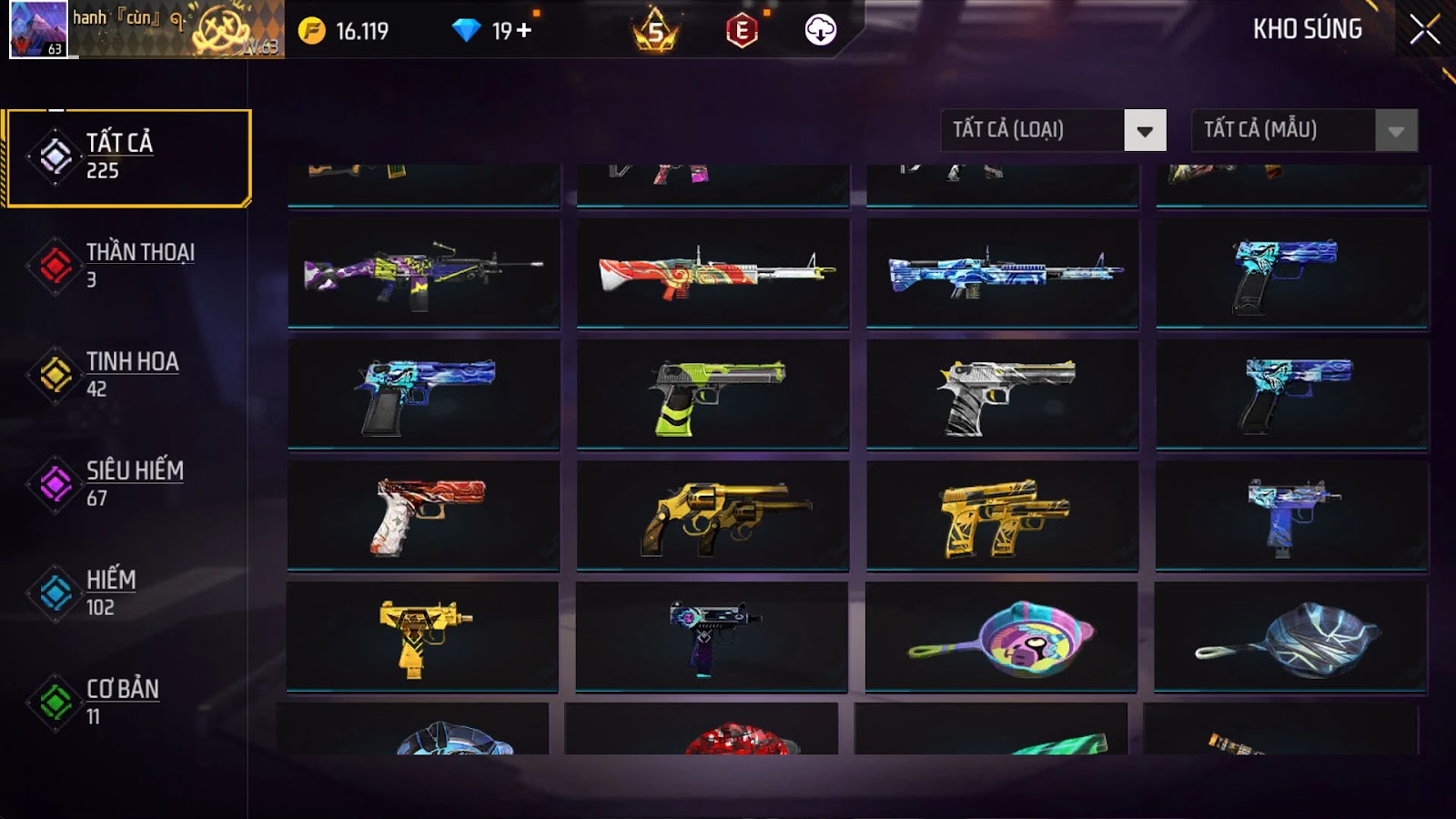Open the red E badge icon
Screen dimensions: 1456x819
742,31
